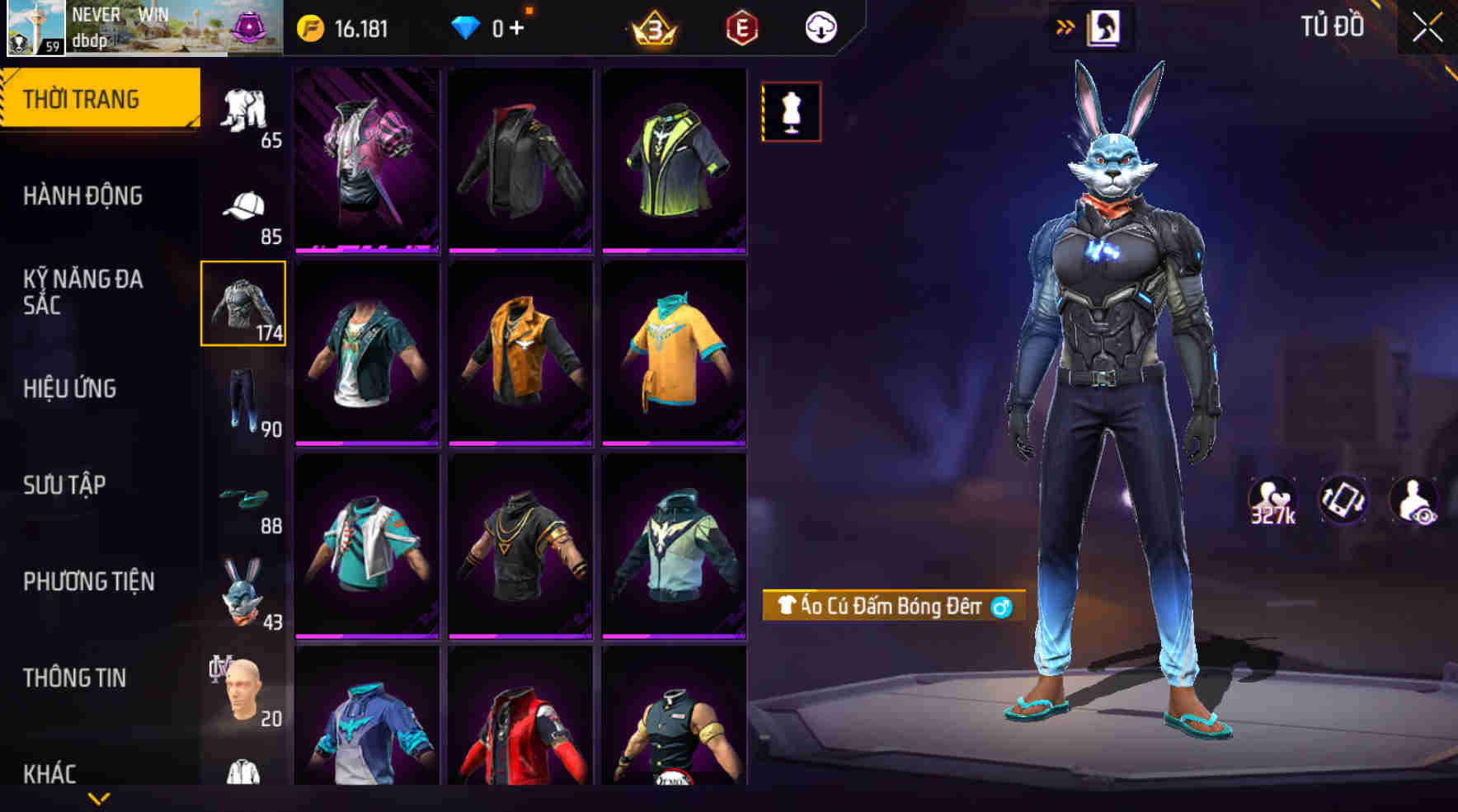Screen dimensions: 1458x812
Task: Click the outfit card icon next to arrows
Action: point(1103,25)
